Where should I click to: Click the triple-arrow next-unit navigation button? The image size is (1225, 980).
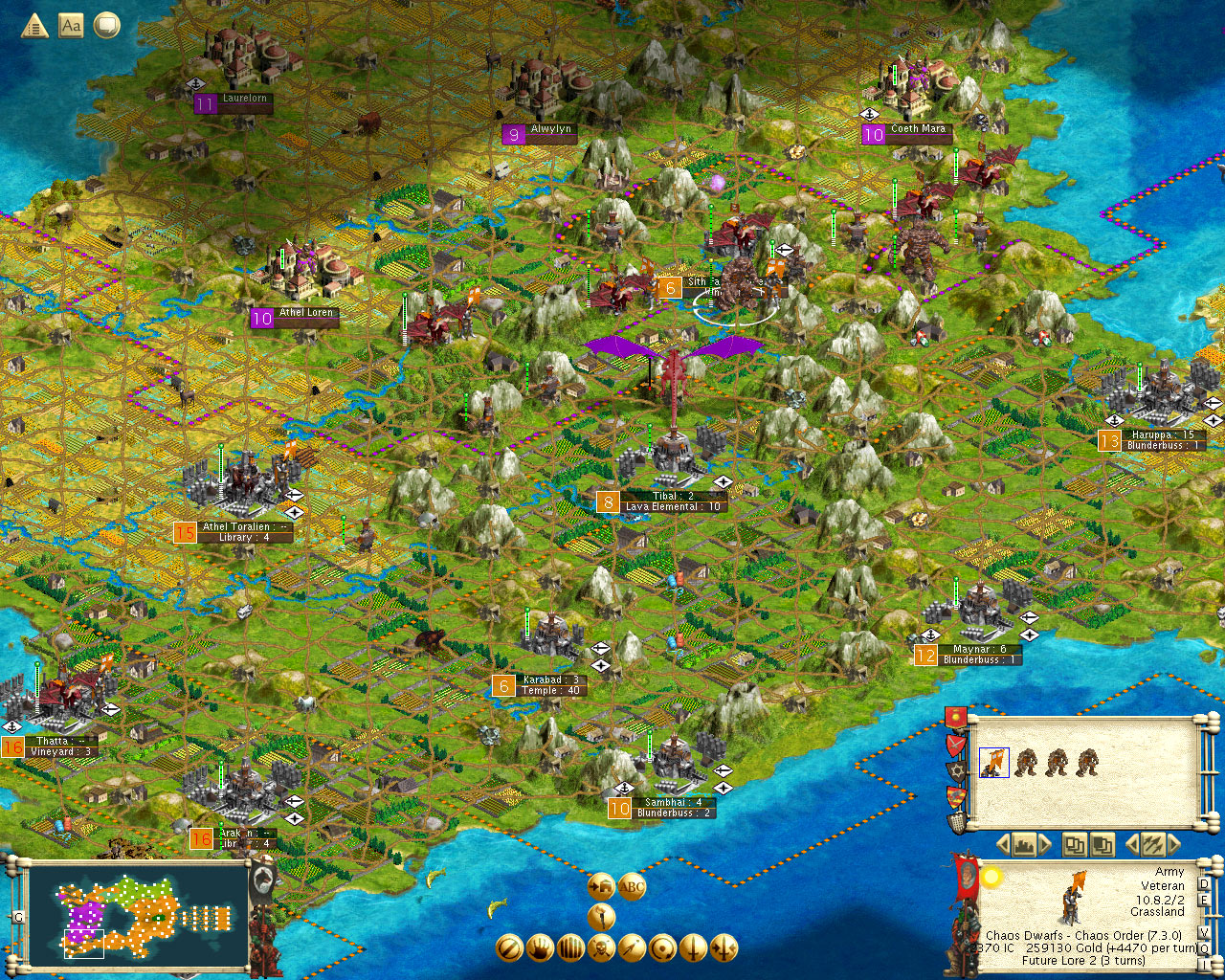[1155, 844]
